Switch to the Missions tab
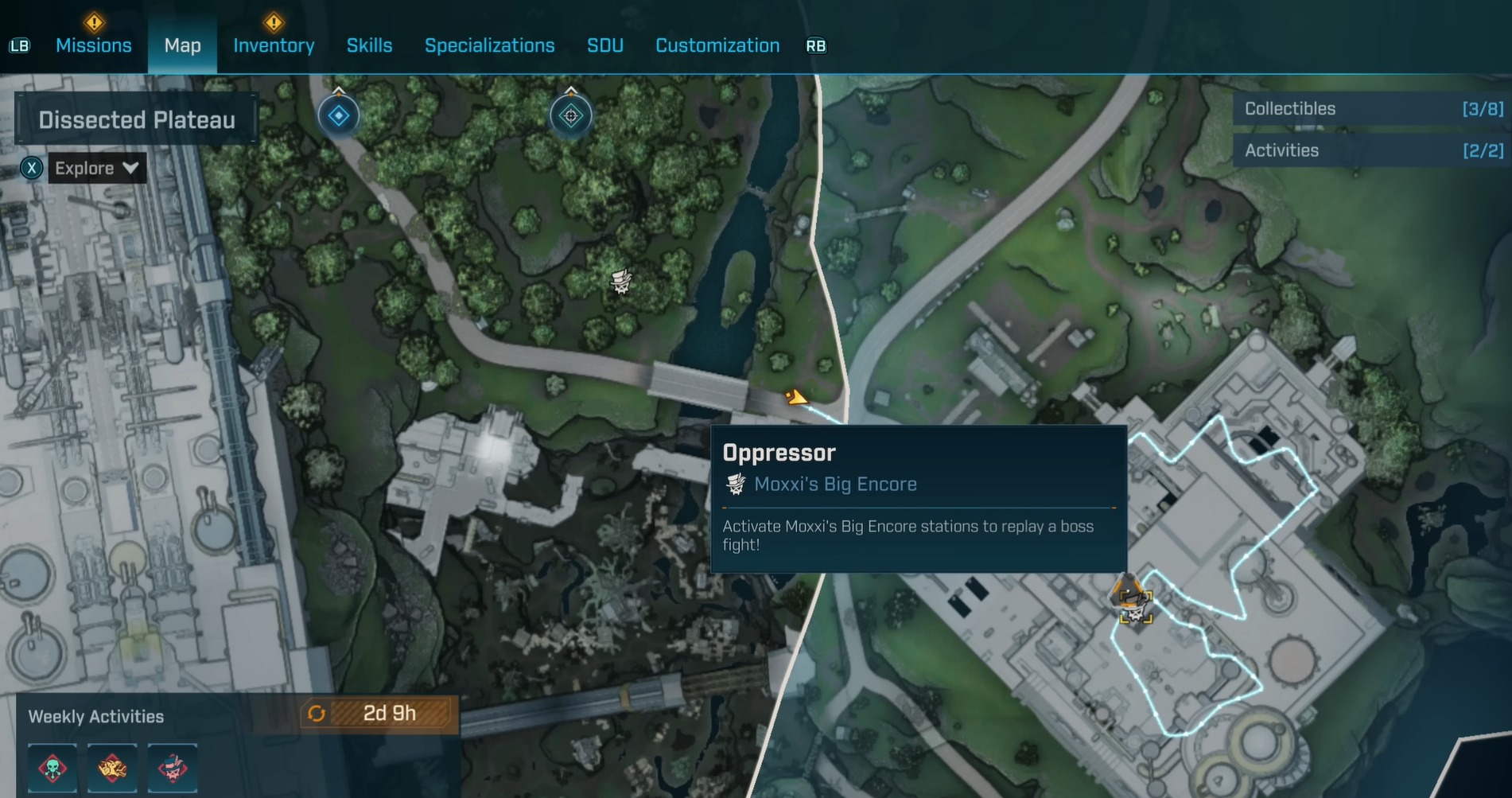1512x798 pixels. point(93,45)
